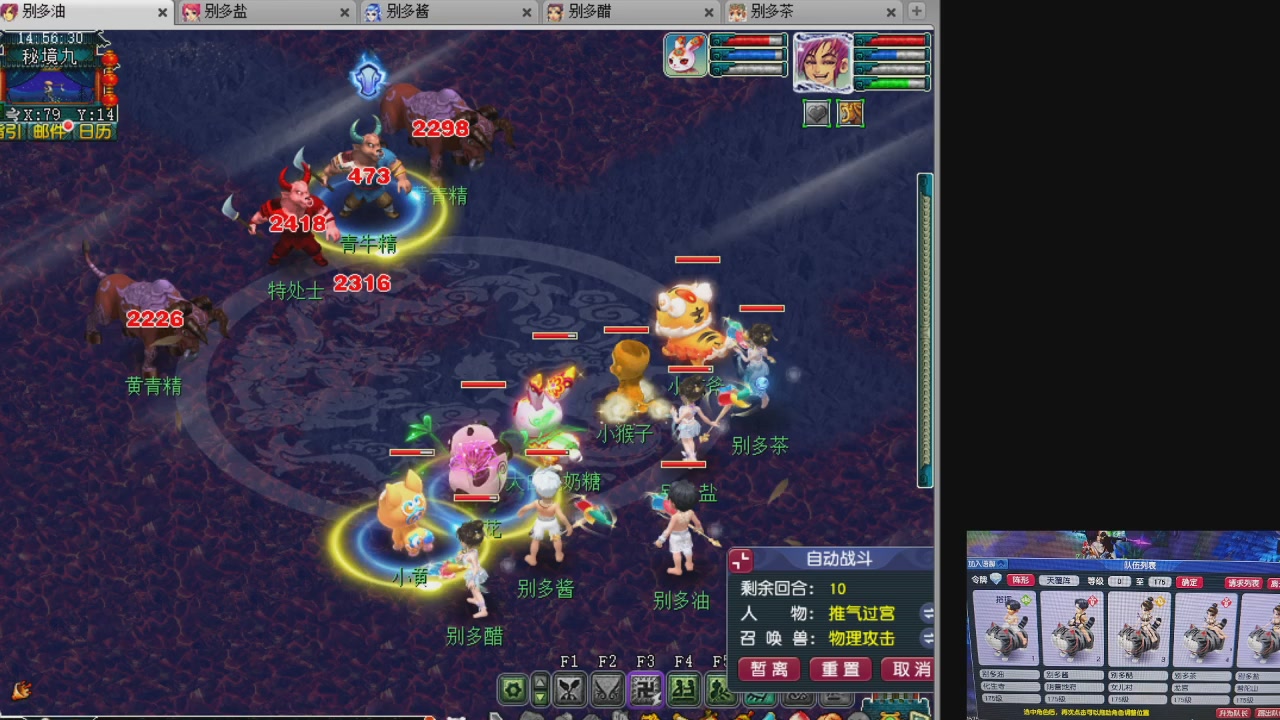Open the 天罡阵 formation selector
Image resolution: width=1280 pixels, height=720 pixels.
point(1059,581)
